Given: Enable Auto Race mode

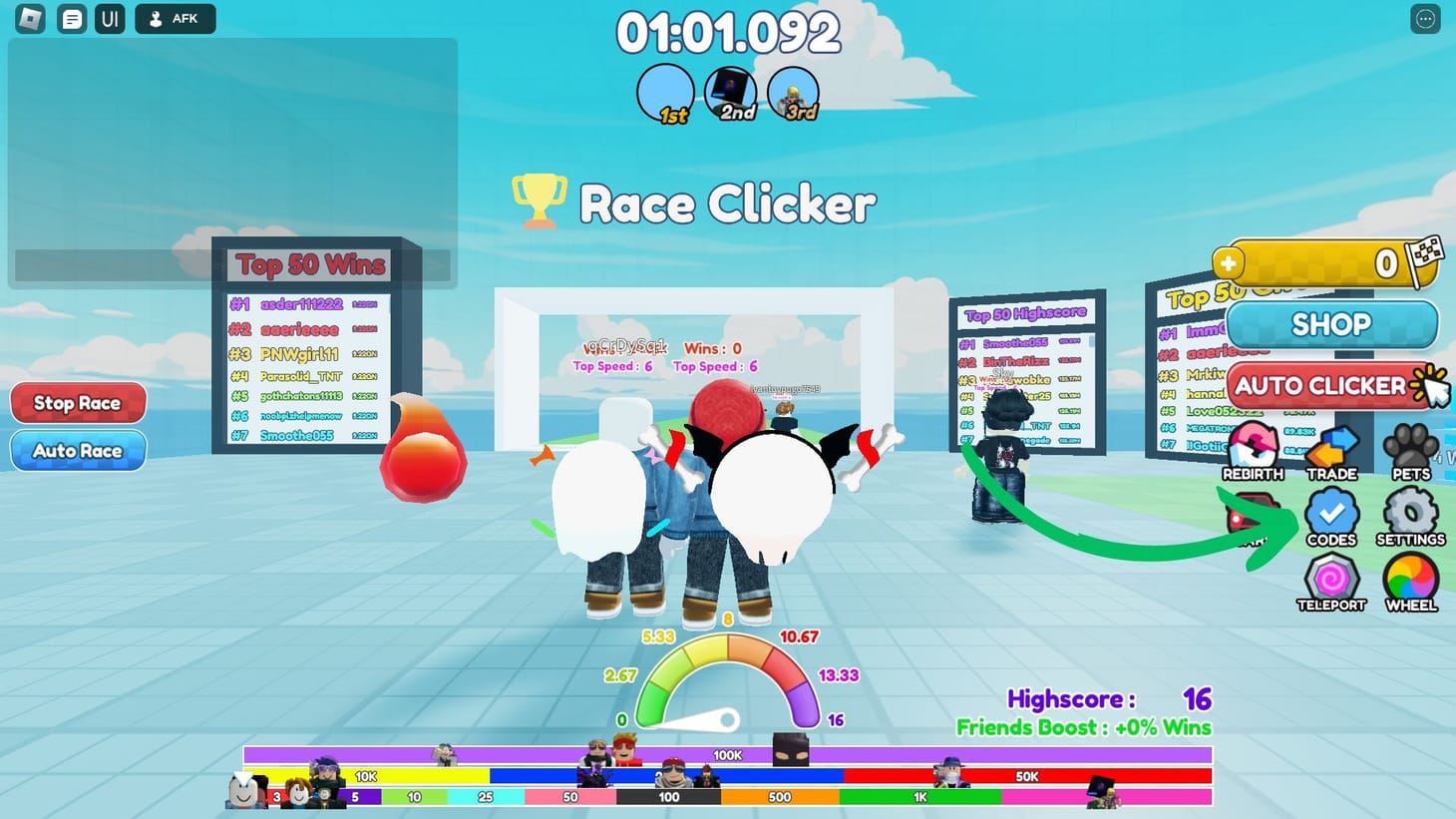Looking at the screenshot, I should (x=78, y=450).
